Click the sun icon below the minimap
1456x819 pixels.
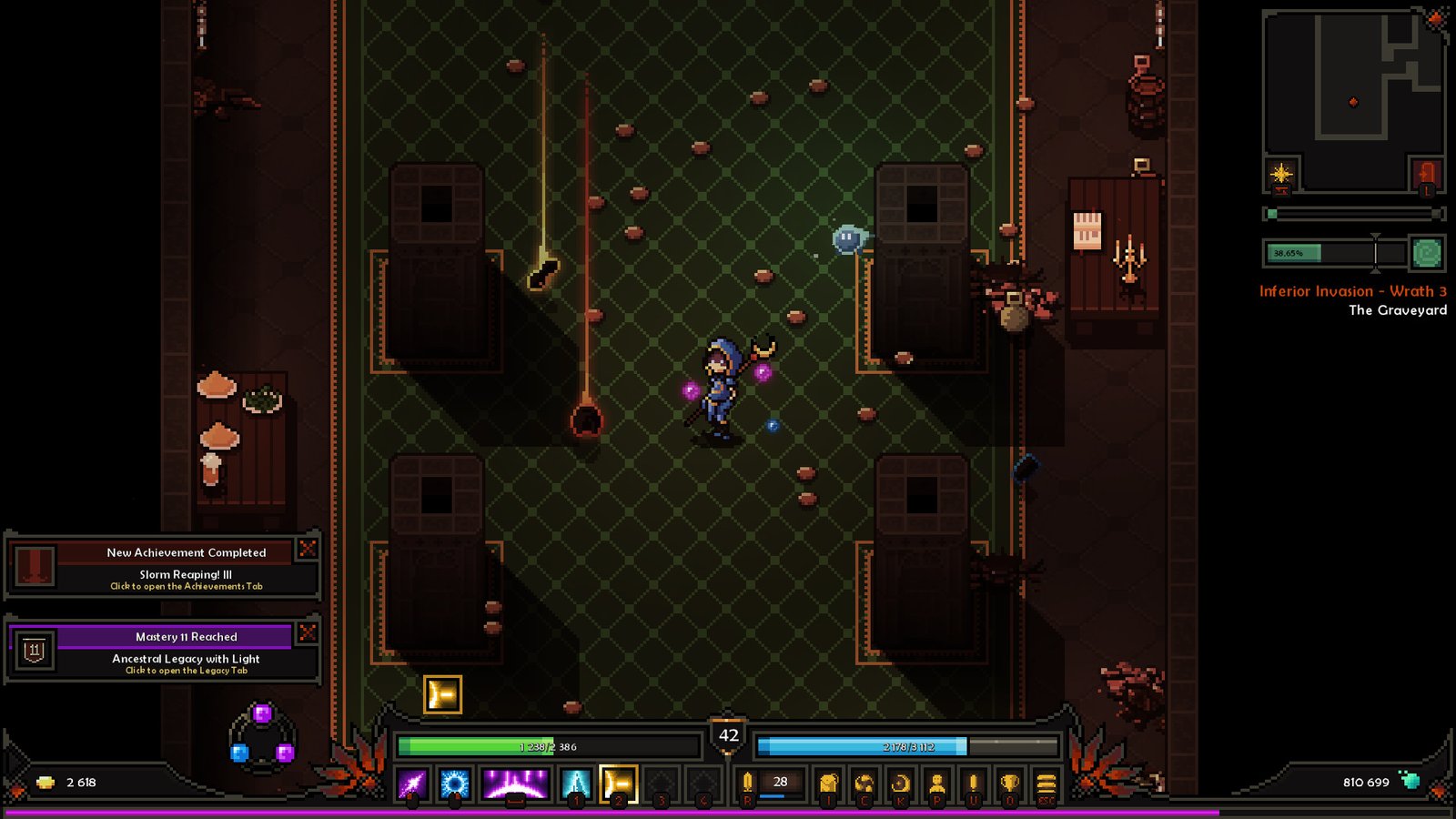[x=1280, y=173]
